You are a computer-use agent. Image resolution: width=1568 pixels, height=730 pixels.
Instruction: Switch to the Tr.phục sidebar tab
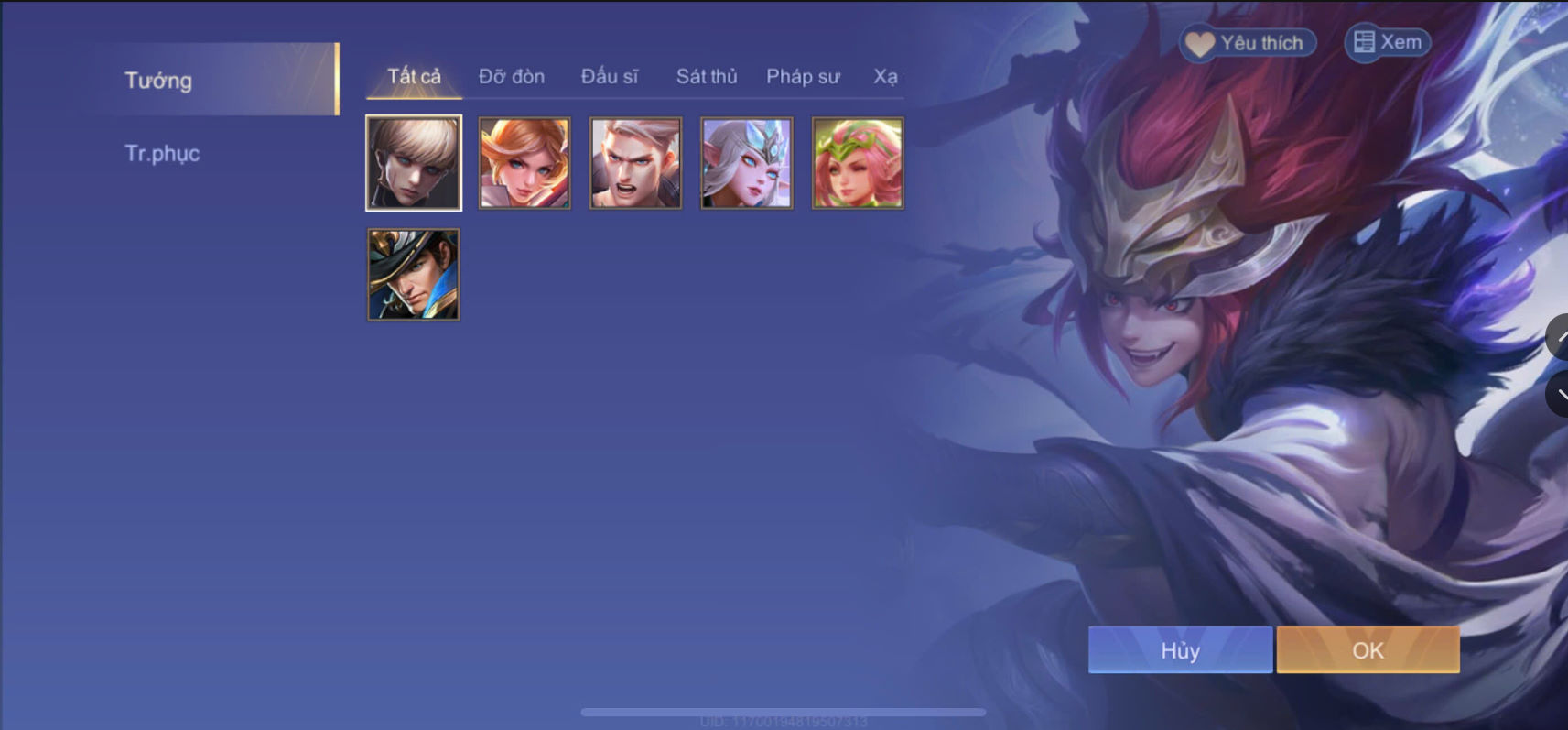pos(163,153)
